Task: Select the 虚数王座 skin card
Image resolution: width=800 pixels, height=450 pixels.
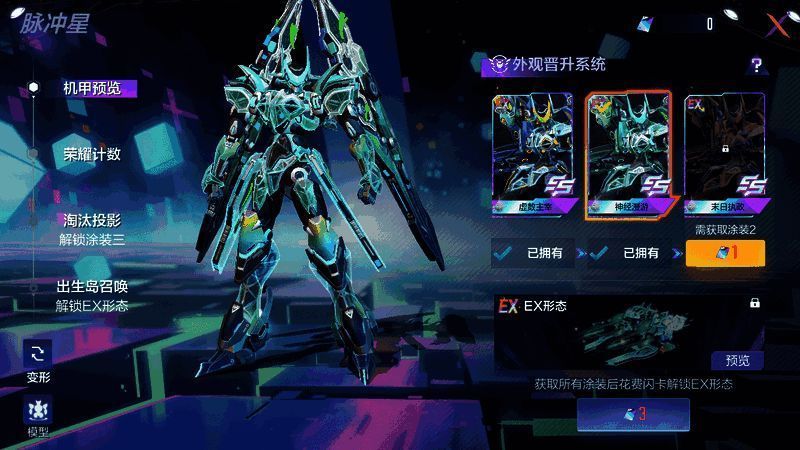Action: (531, 154)
